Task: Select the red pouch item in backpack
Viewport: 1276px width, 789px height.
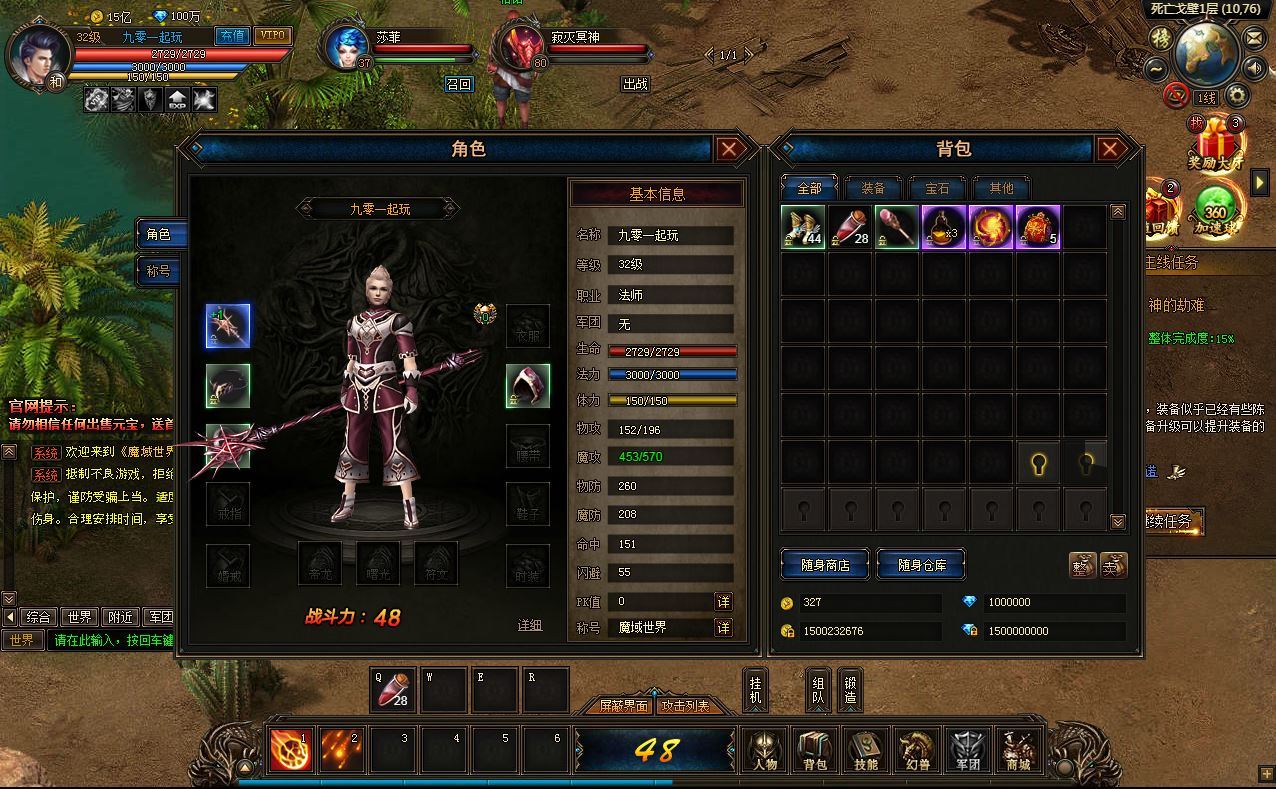Action: (x=1038, y=227)
